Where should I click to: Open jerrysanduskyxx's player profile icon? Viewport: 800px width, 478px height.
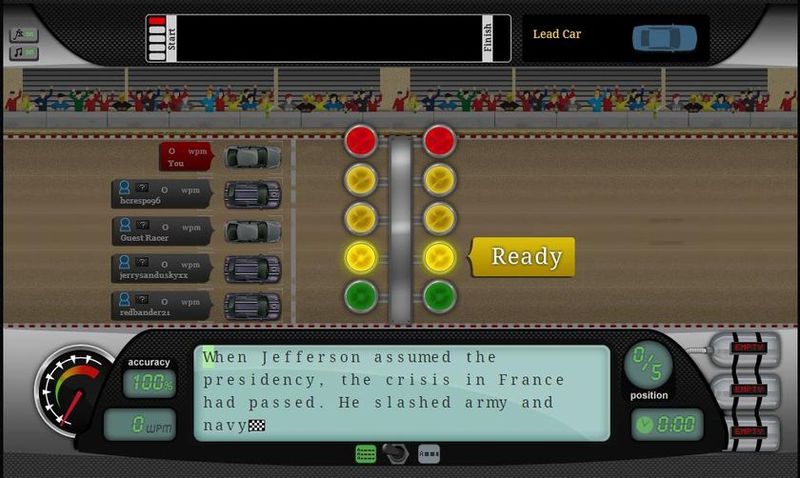(x=124, y=264)
